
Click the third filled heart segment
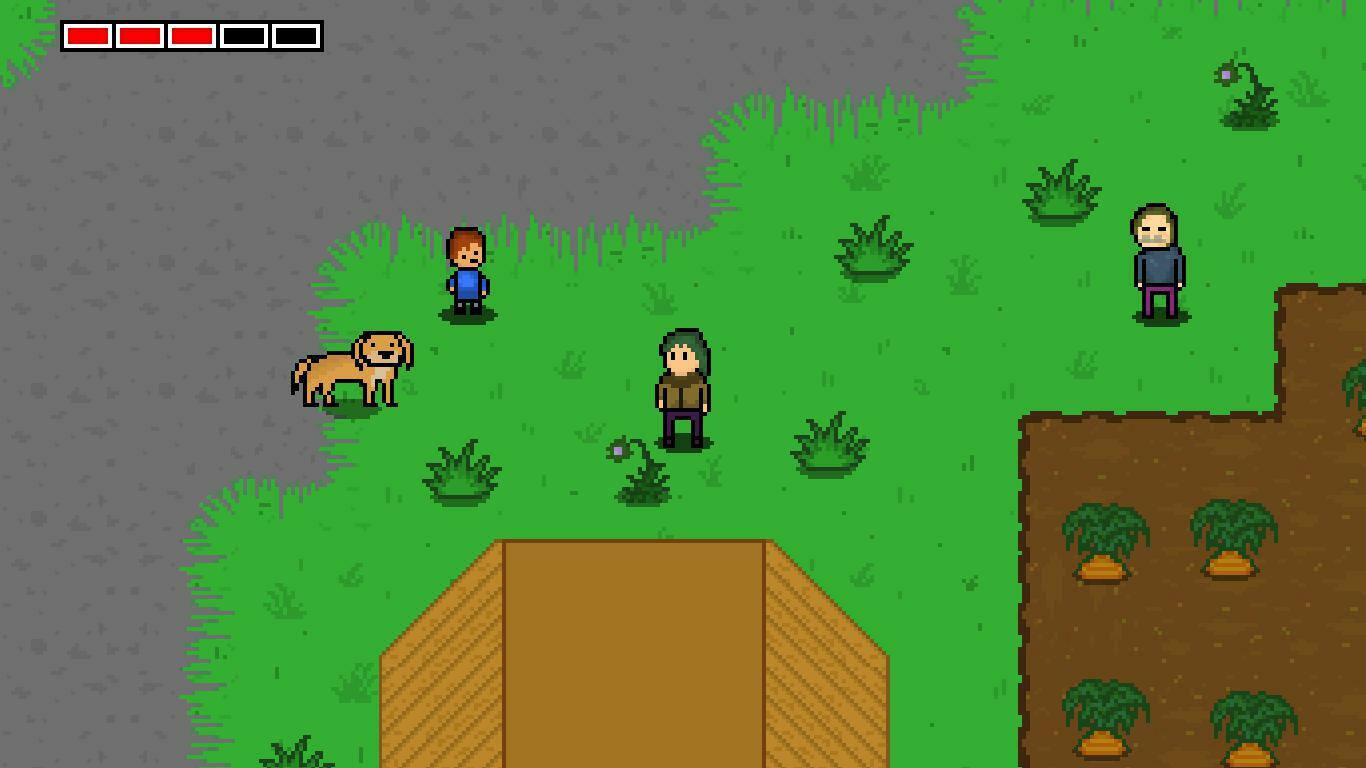[x=190, y=36]
